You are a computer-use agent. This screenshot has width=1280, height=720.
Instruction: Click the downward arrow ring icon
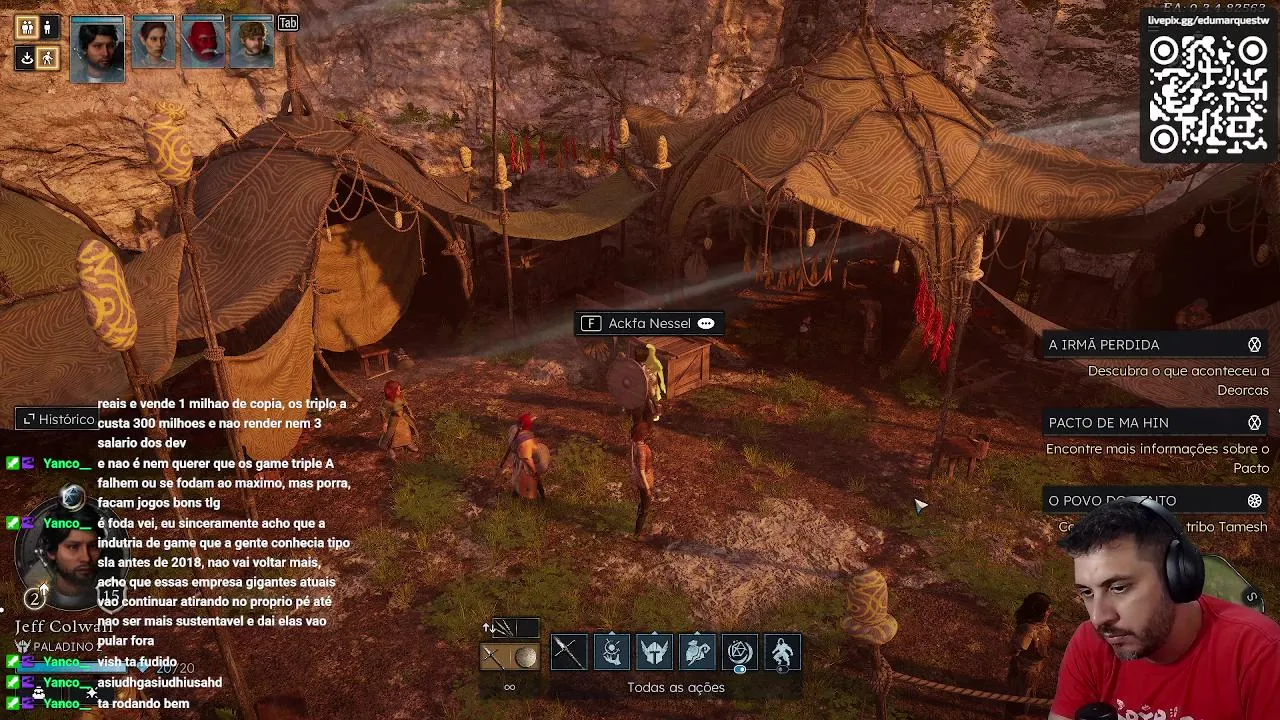(27, 58)
